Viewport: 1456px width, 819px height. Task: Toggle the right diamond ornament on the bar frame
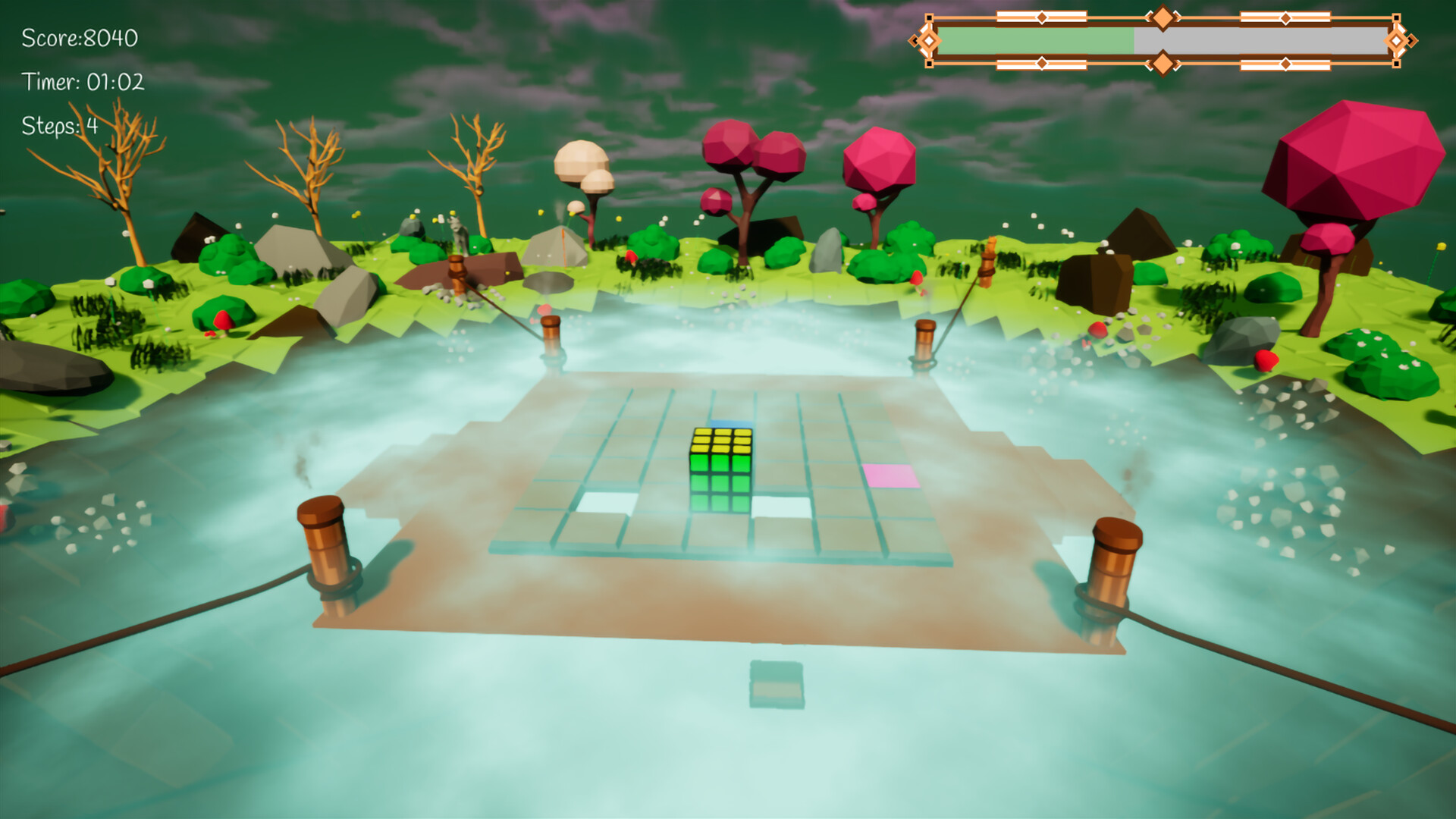click(1398, 41)
